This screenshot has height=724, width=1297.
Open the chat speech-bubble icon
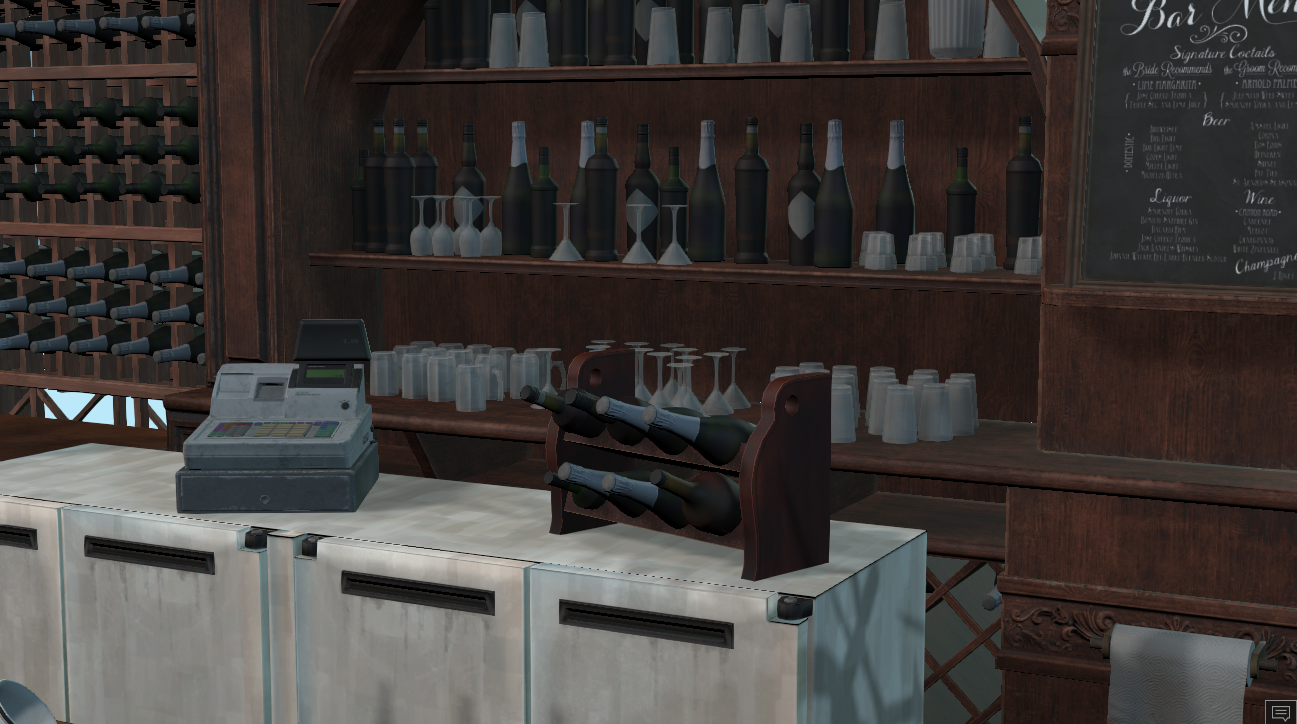tap(1280, 711)
